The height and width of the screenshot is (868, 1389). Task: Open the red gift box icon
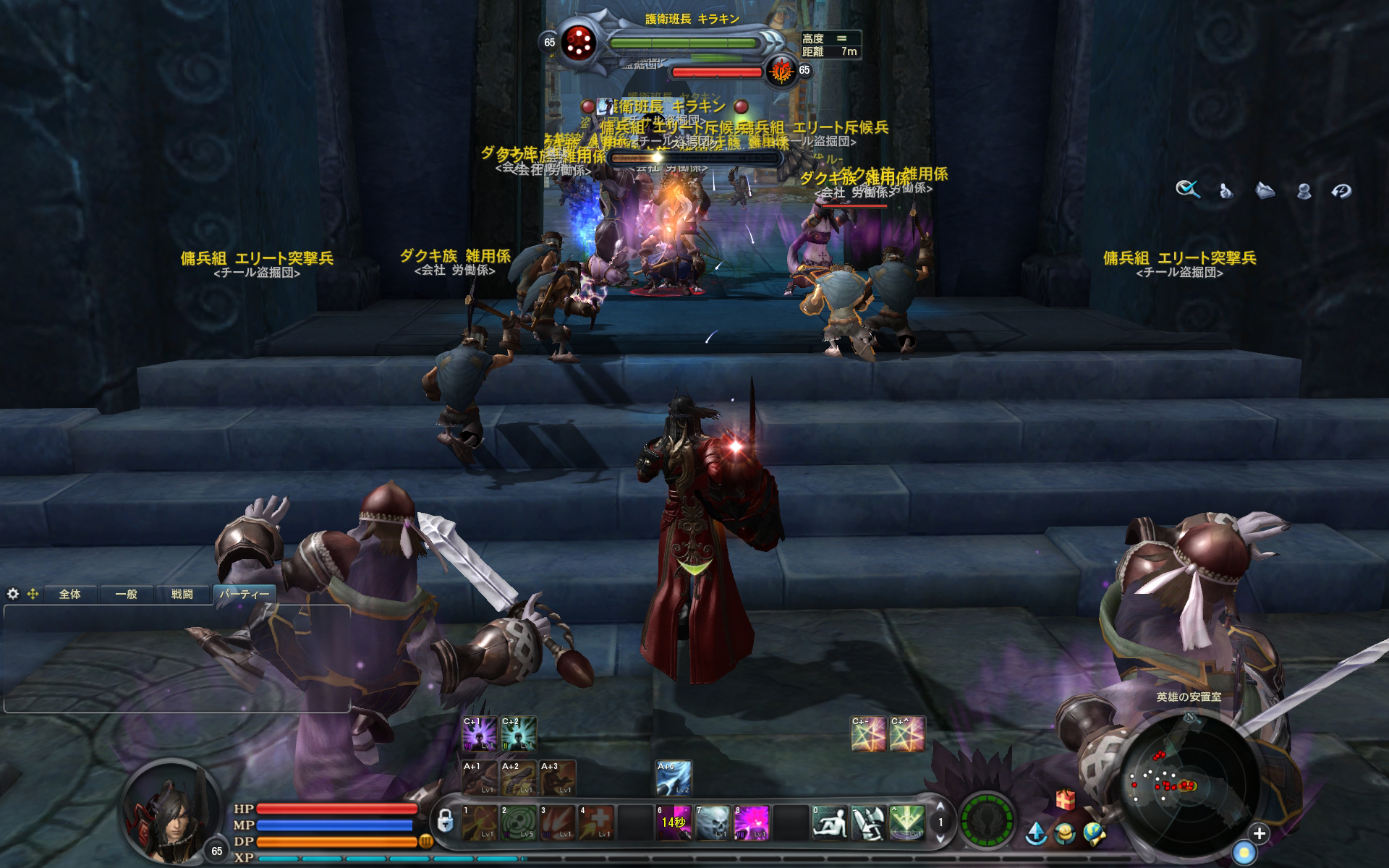pyautogui.click(x=1065, y=799)
